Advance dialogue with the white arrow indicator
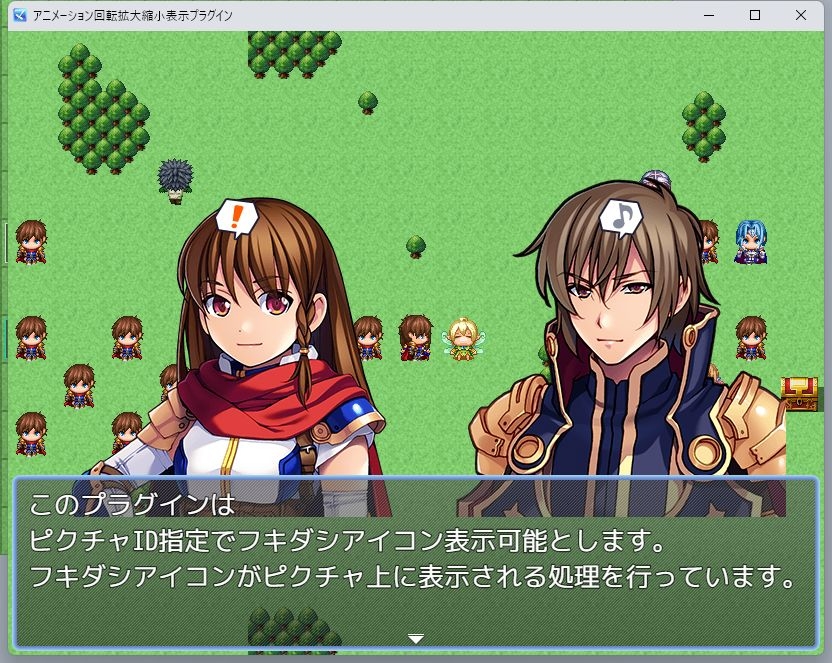Screen dimensions: 832x663 click(416, 638)
